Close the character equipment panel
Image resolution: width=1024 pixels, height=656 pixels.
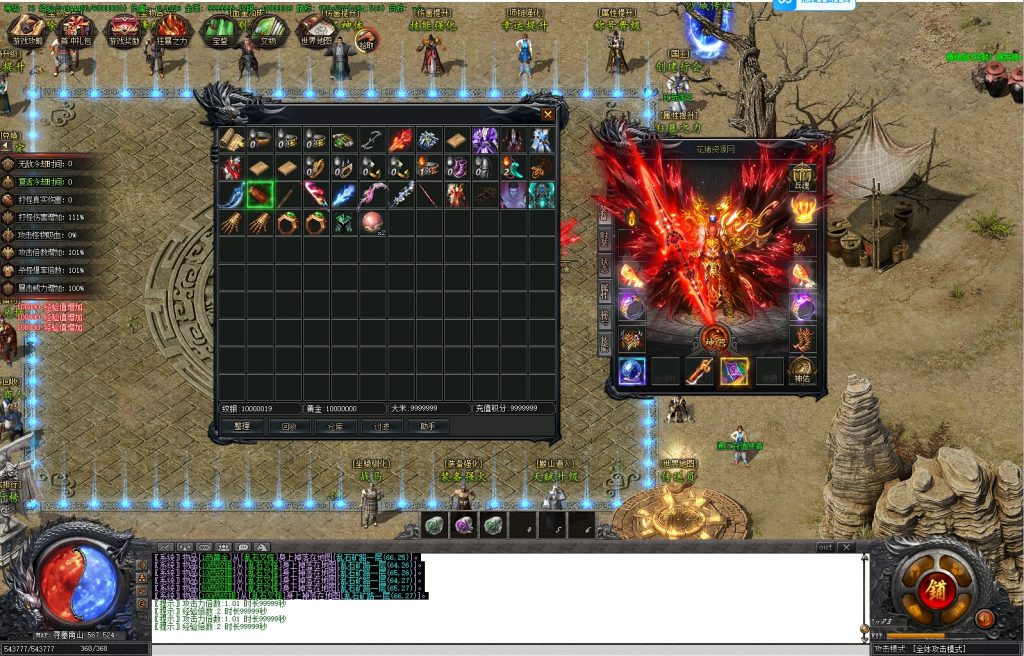click(x=813, y=149)
